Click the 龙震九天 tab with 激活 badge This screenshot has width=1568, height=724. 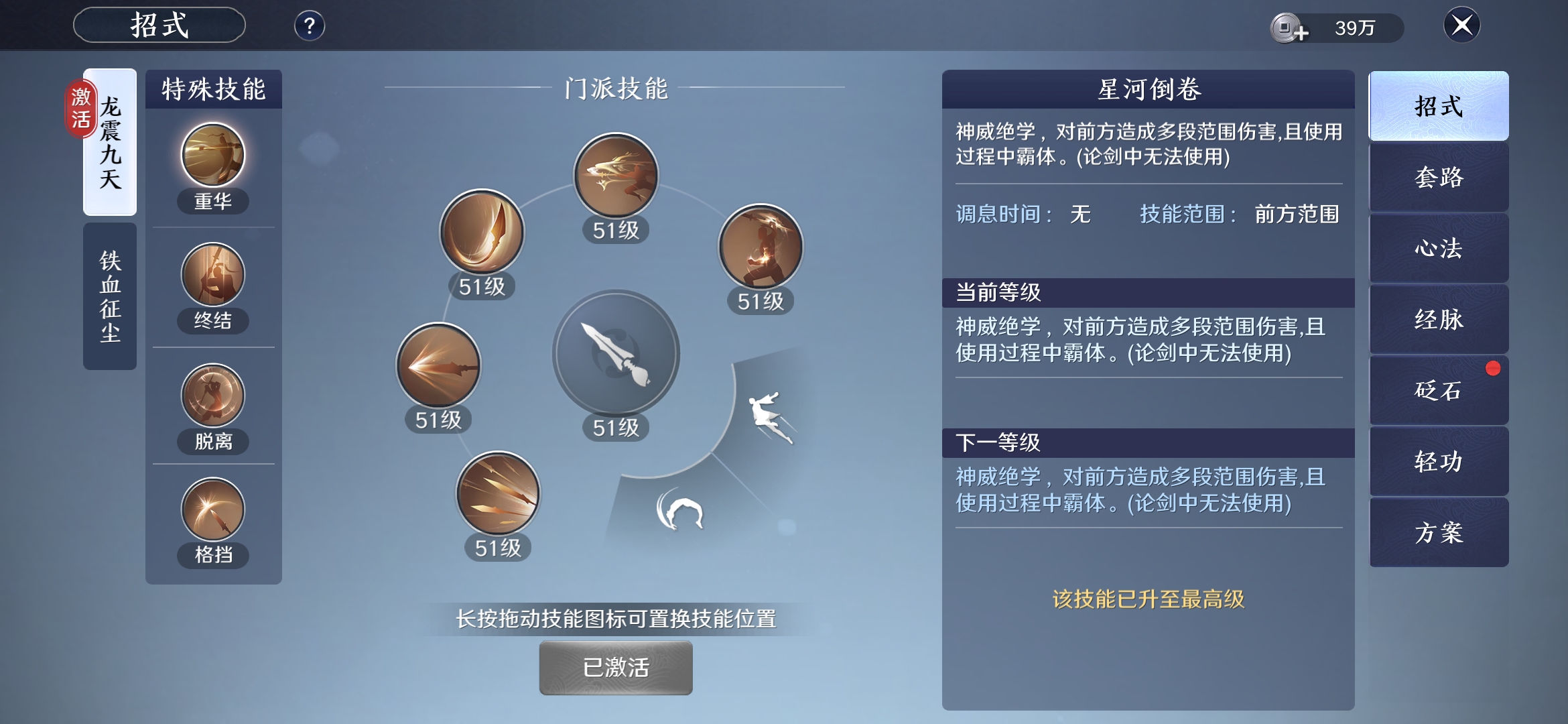coord(109,141)
